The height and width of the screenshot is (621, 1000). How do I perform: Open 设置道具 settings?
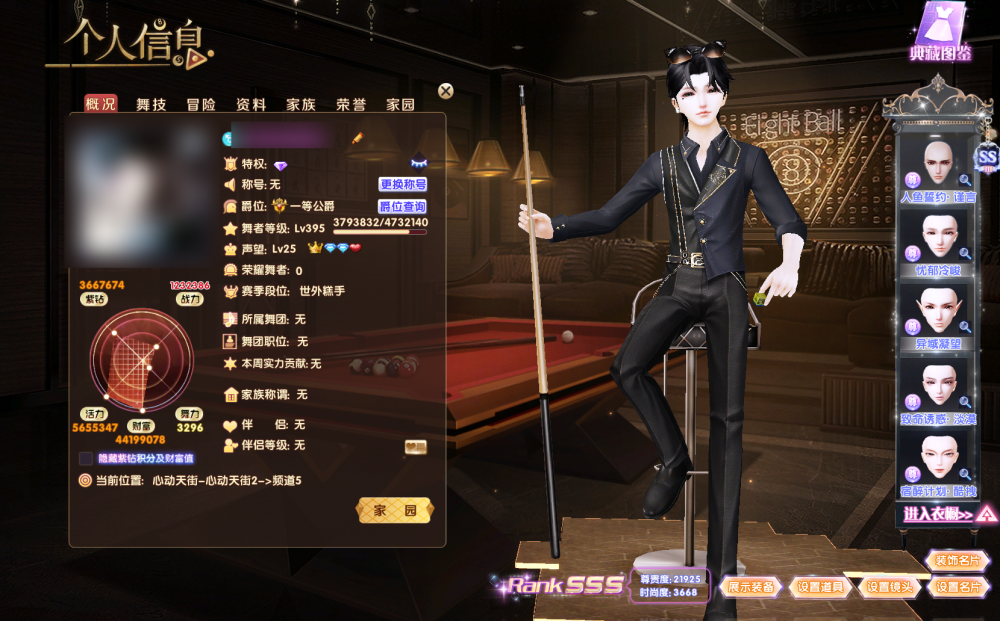click(x=822, y=587)
